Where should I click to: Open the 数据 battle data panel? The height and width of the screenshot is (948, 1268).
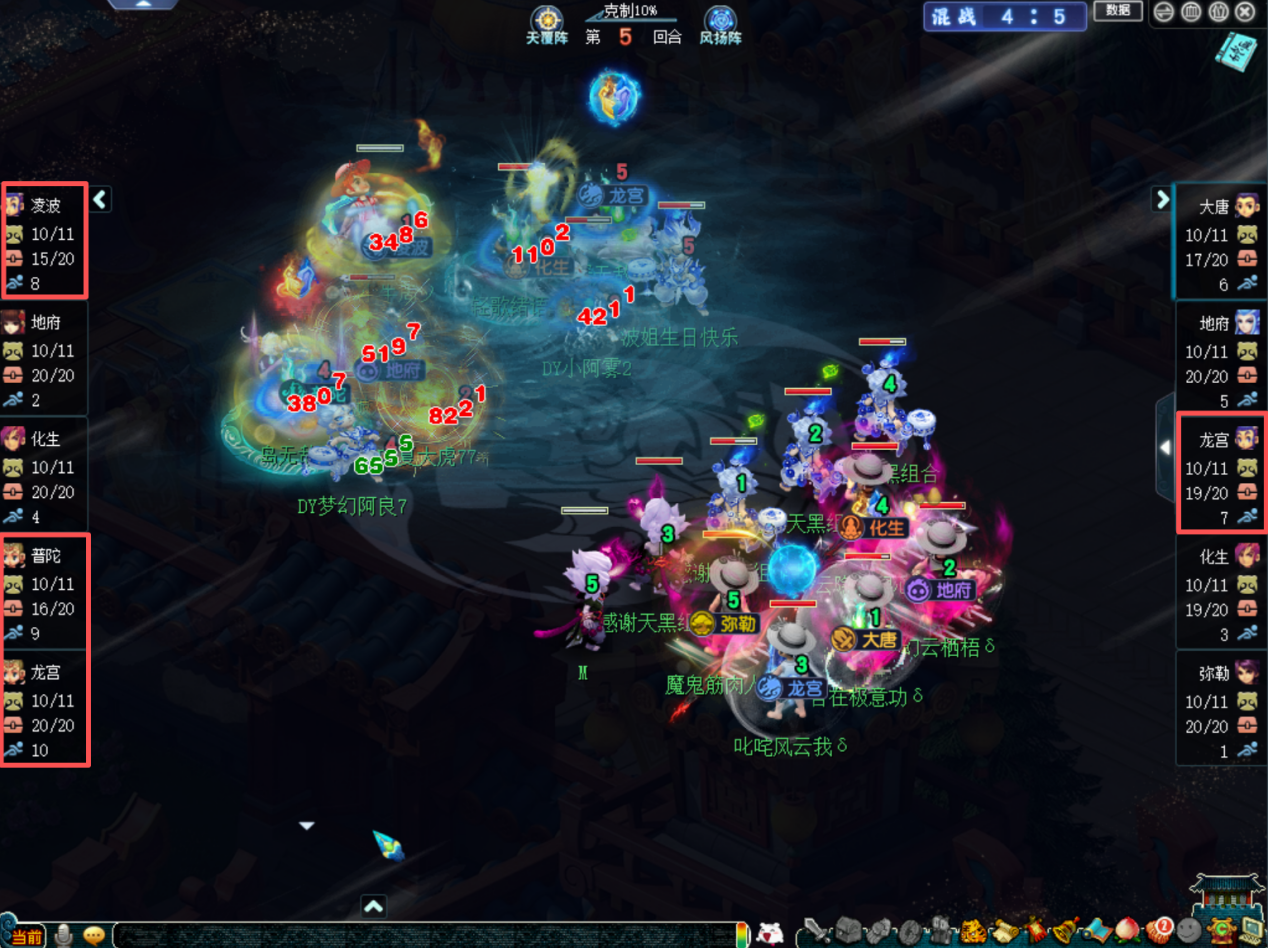click(1118, 11)
